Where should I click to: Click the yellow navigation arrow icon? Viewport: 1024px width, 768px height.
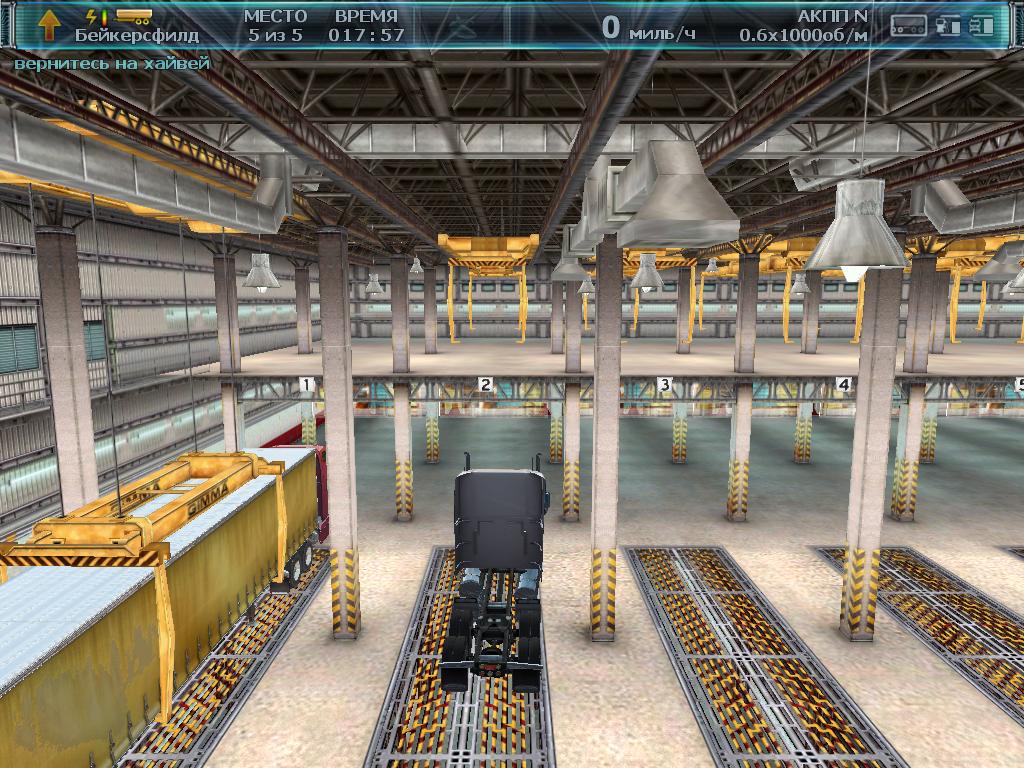47,23
